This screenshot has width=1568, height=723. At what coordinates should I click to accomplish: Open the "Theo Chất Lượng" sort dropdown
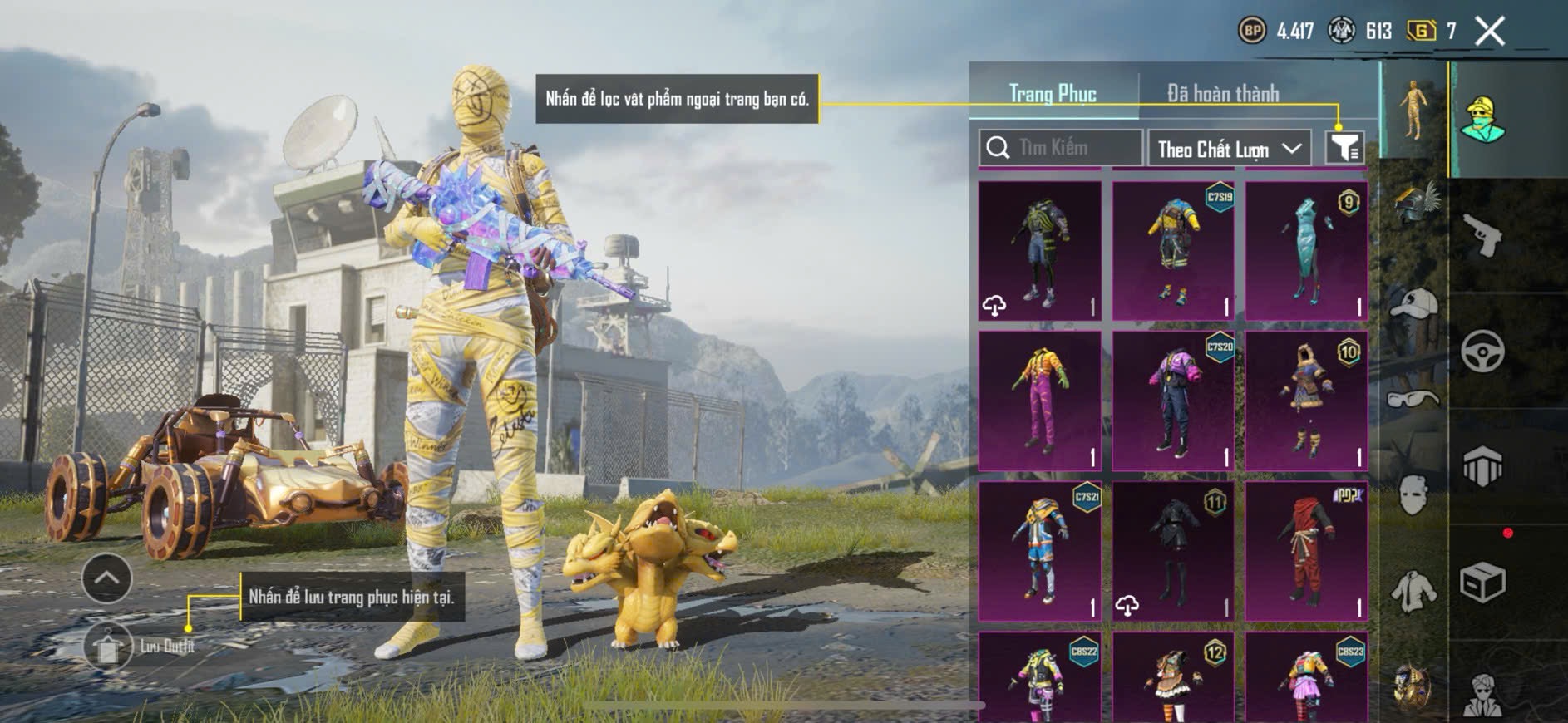(x=1229, y=150)
